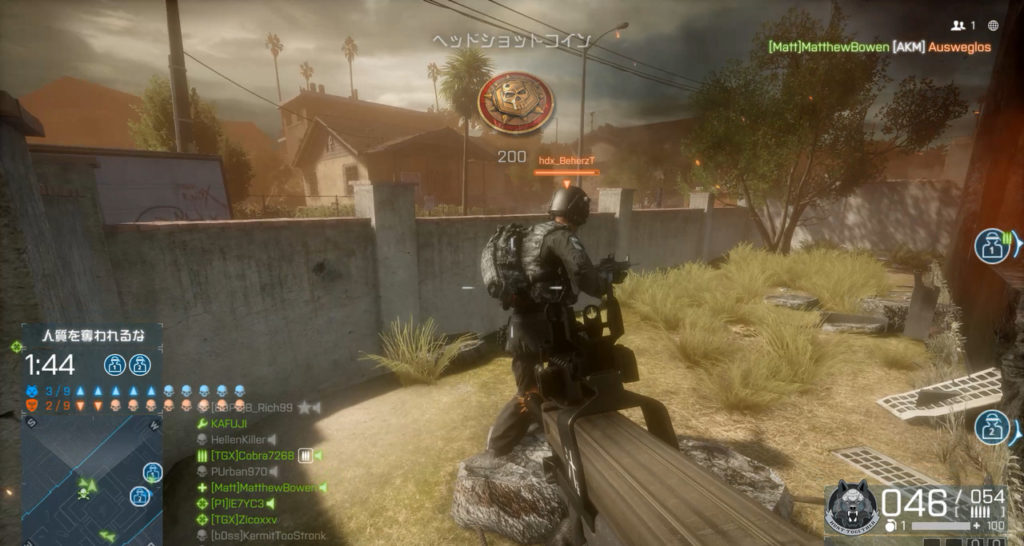This screenshot has height=546, width=1024.
Task: Open the player count icon
Action: tap(963, 25)
